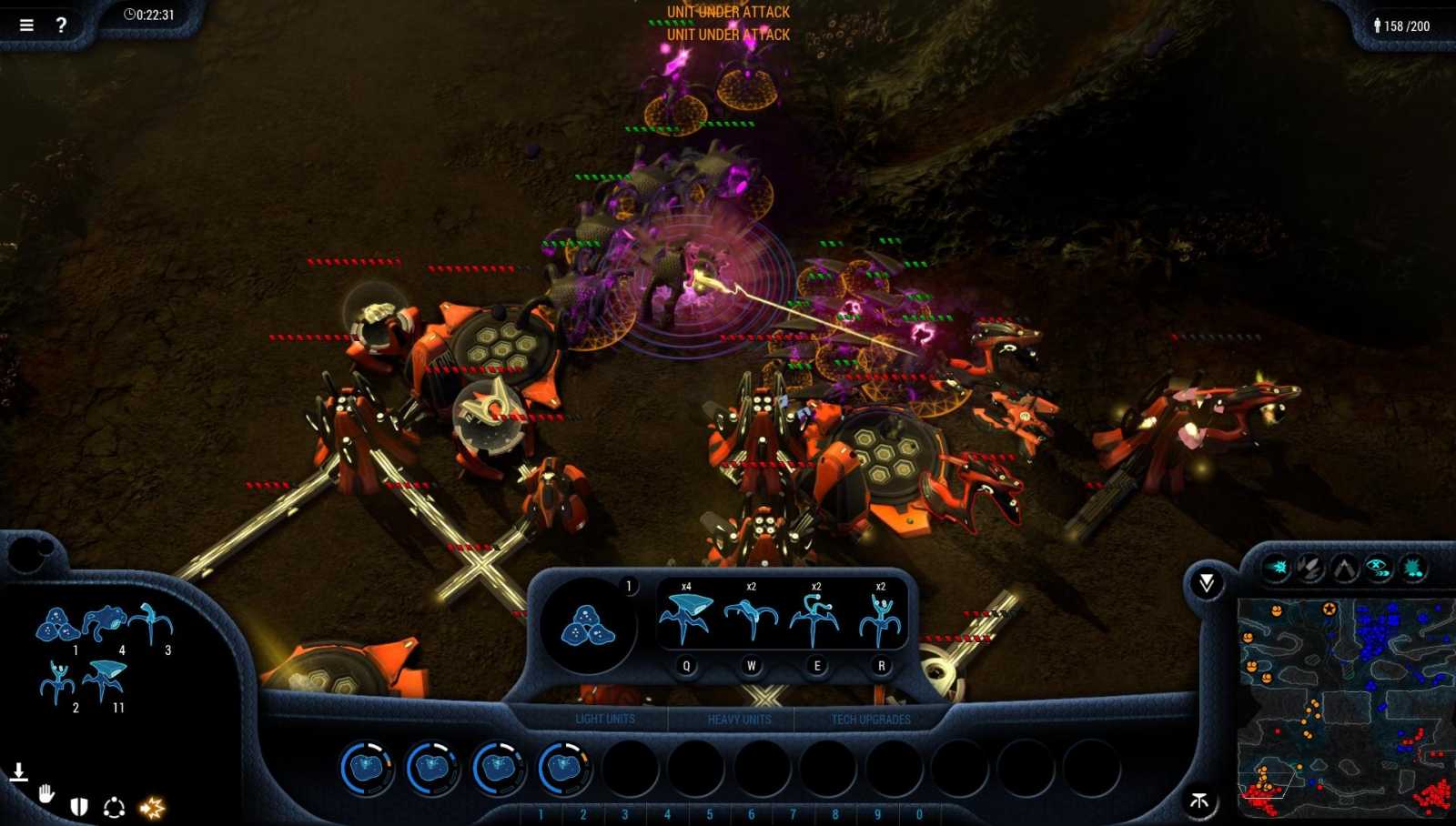Click the in-progress unit production ring

tap(365, 767)
